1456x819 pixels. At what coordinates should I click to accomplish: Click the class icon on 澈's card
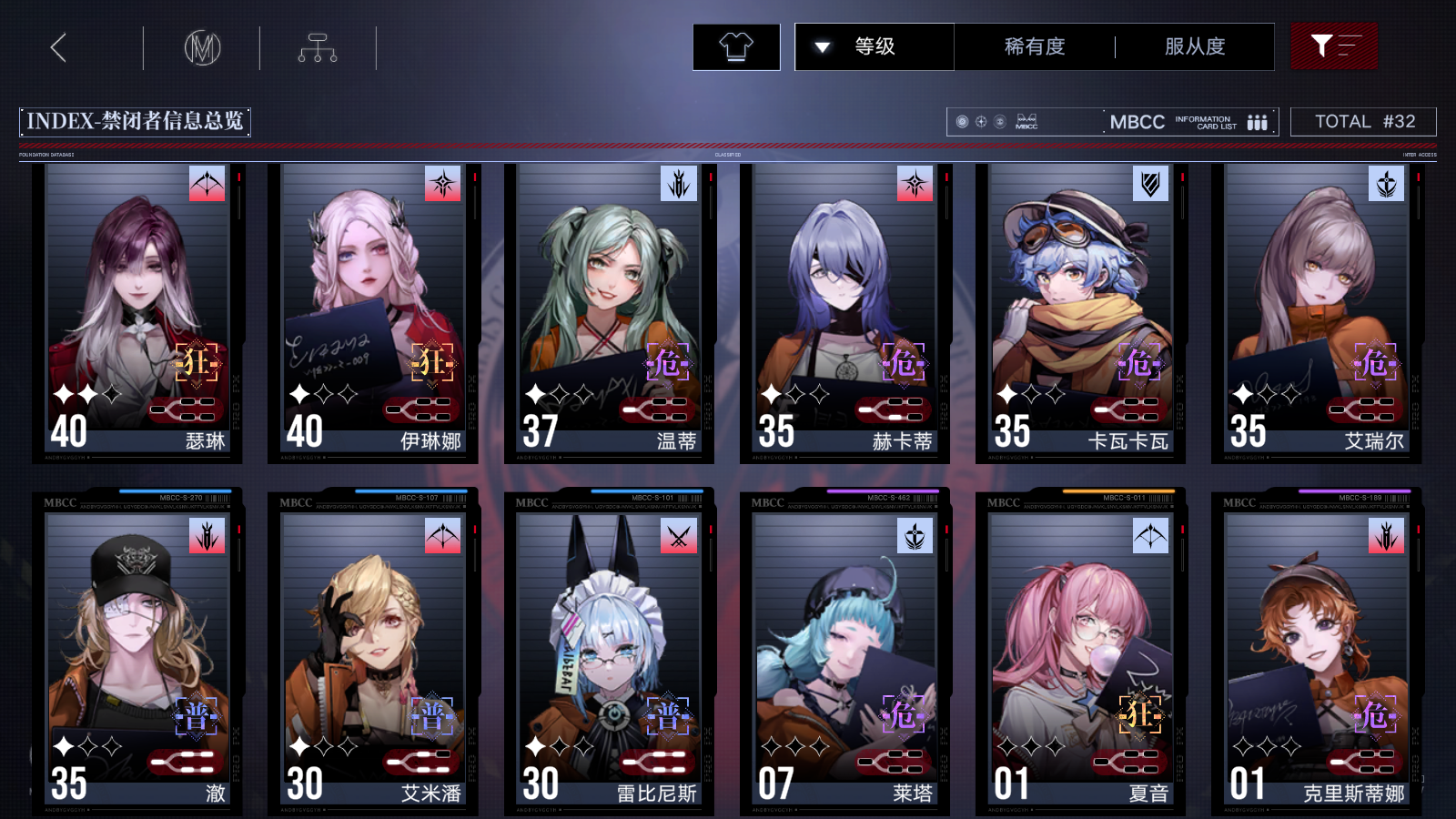pos(207,536)
